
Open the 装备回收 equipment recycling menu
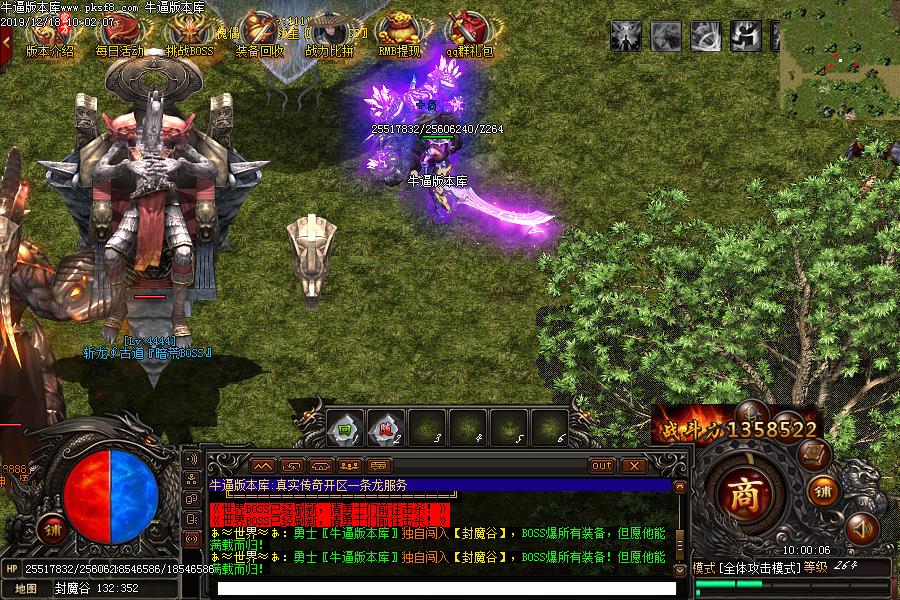pyautogui.click(x=259, y=37)
